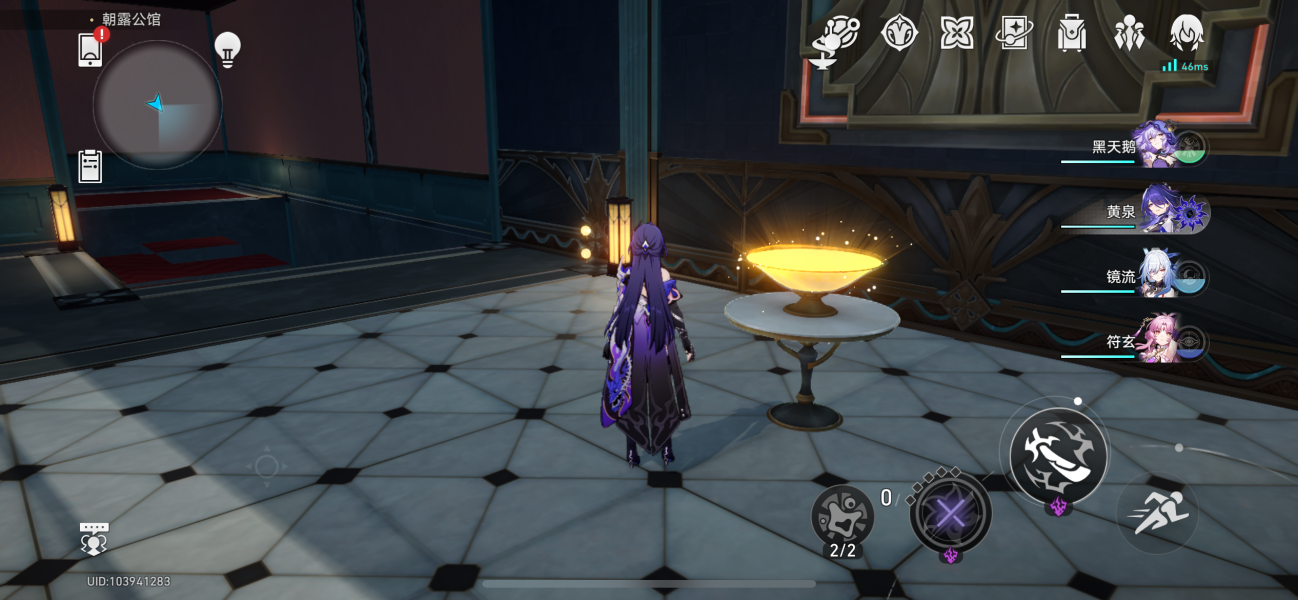
Task: Open the star card warp icon
Action: pos(1014,33)
